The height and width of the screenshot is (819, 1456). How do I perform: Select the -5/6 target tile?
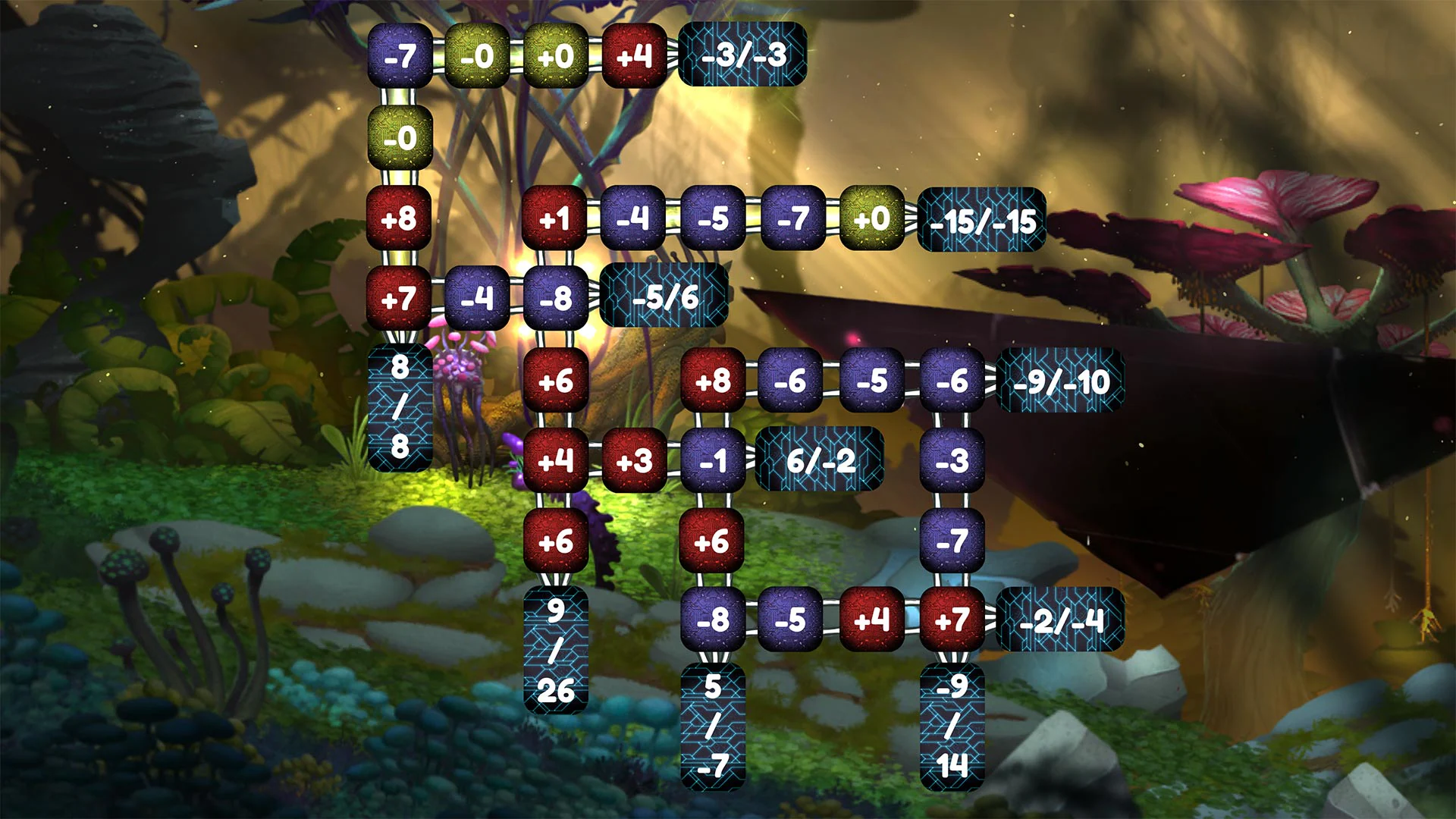tap(665, 297)
